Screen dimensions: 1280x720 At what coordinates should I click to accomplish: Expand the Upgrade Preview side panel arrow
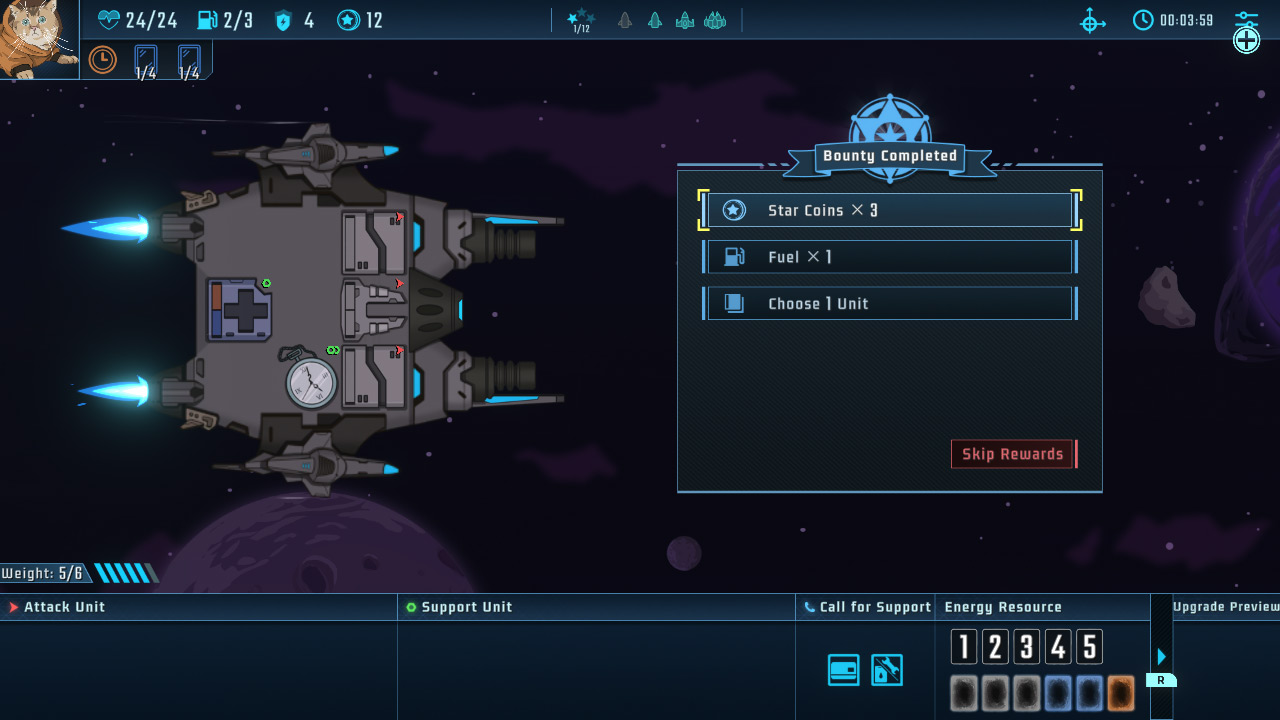tap(1161, 656)
